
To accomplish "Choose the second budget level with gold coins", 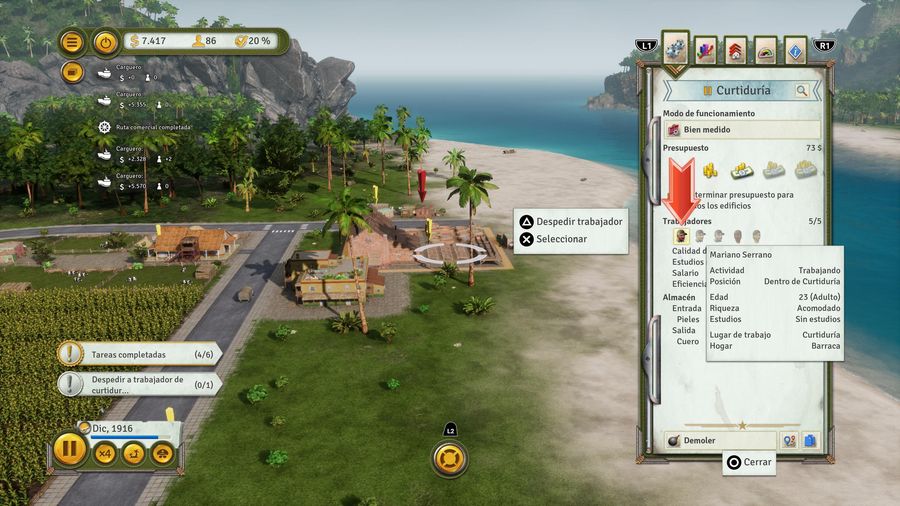I will coord(710,170).
